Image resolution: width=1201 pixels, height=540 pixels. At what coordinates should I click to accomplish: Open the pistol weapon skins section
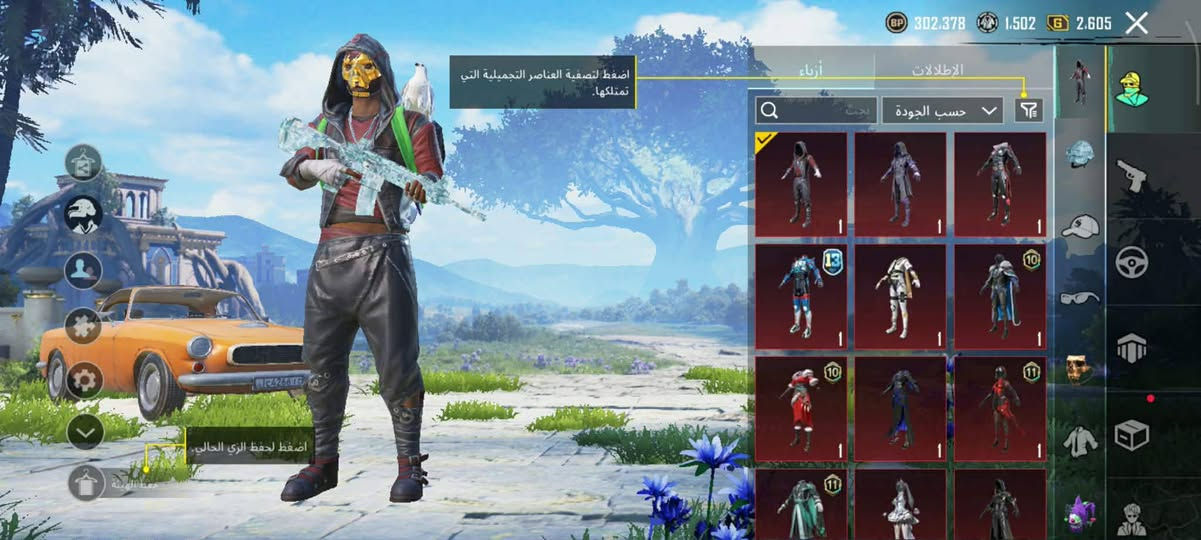1132,175
